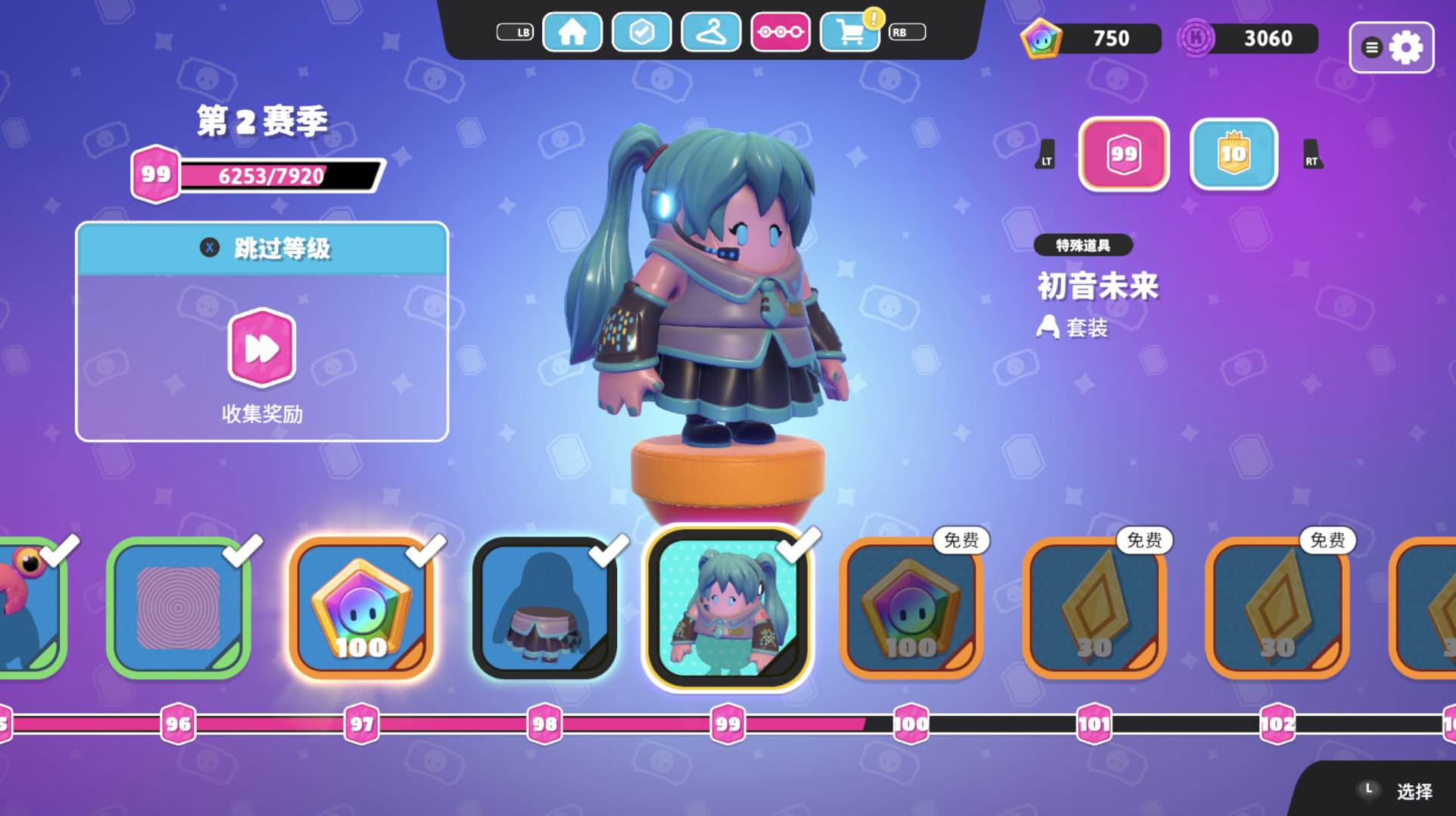Open the Home tab
Viewport: 1456px width, 816px height.
pyautogui.click(x=572, y=33)
